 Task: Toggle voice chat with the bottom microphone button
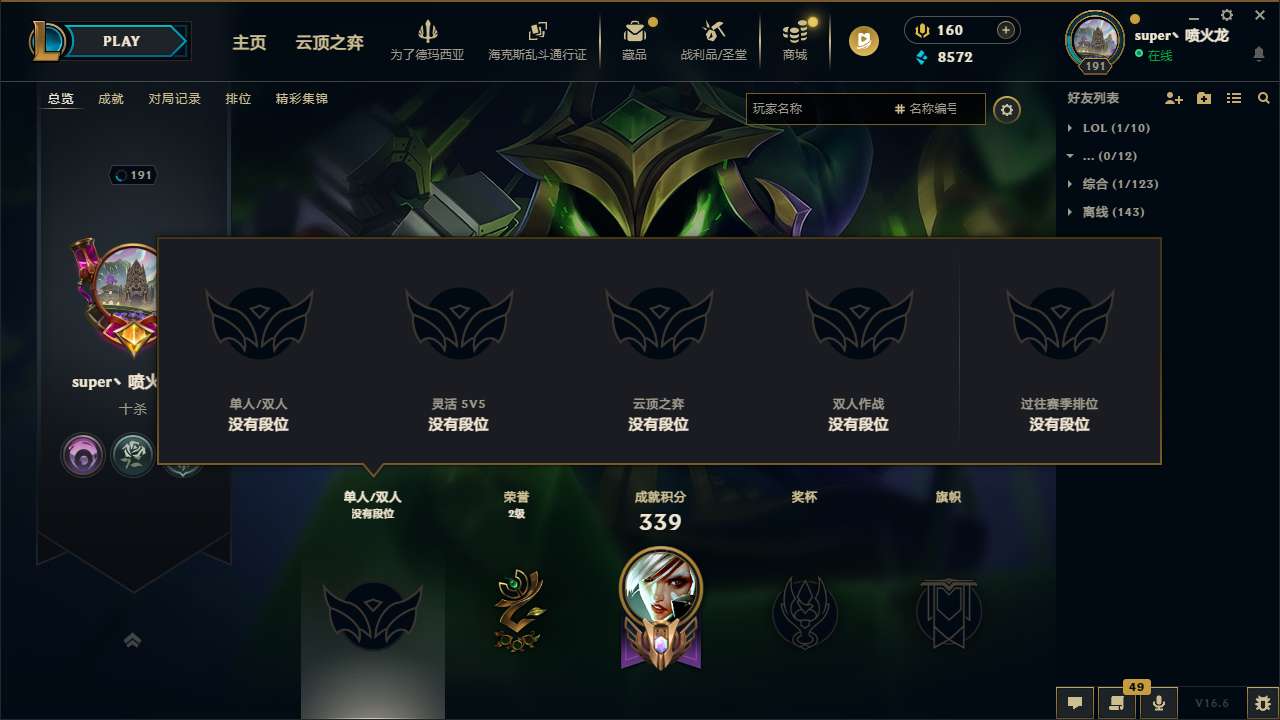pos(1159,703)
